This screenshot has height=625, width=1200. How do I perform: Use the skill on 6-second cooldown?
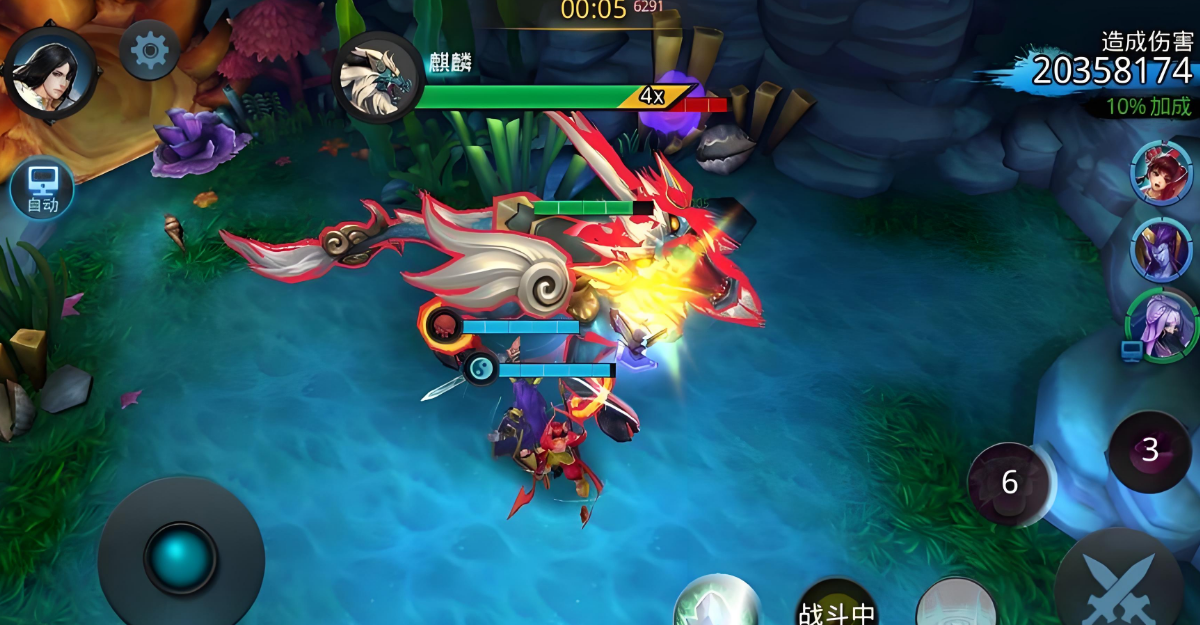pyautogui.click(x=1010, y=483)
